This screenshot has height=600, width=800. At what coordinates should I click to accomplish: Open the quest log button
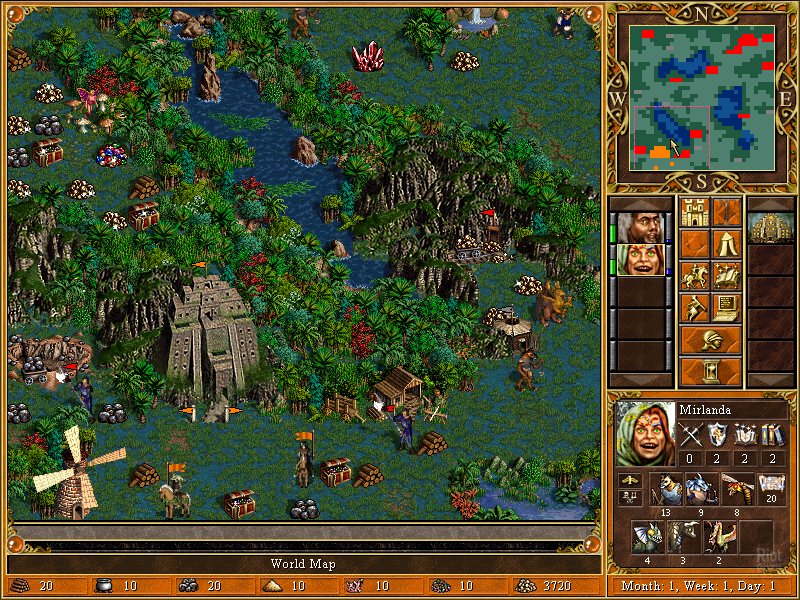click(694, 244)
